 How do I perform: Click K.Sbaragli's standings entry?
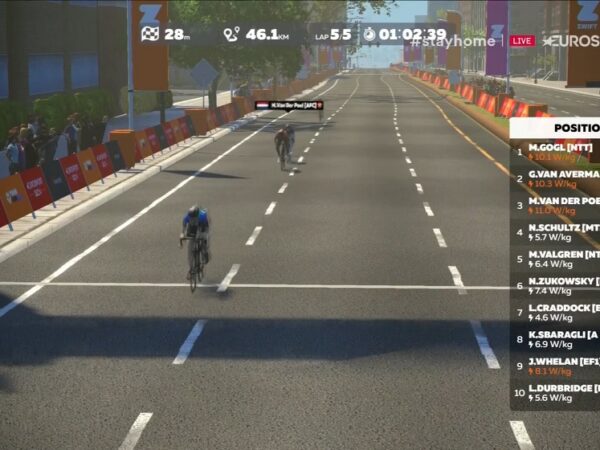pyautogui.click(x=560, y=338)
